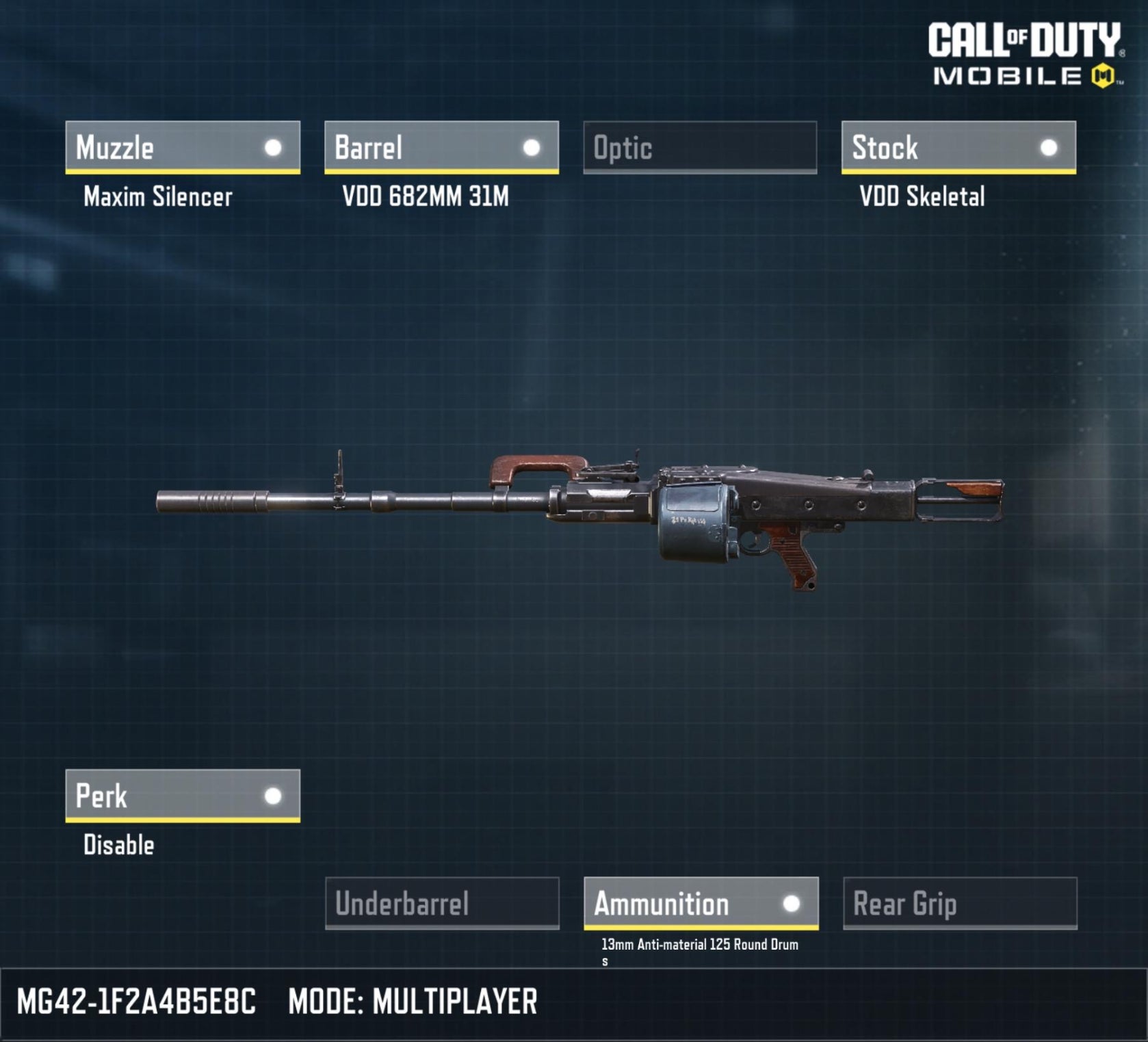Click the Ammunition attachment slot

[x=701, y=903]
